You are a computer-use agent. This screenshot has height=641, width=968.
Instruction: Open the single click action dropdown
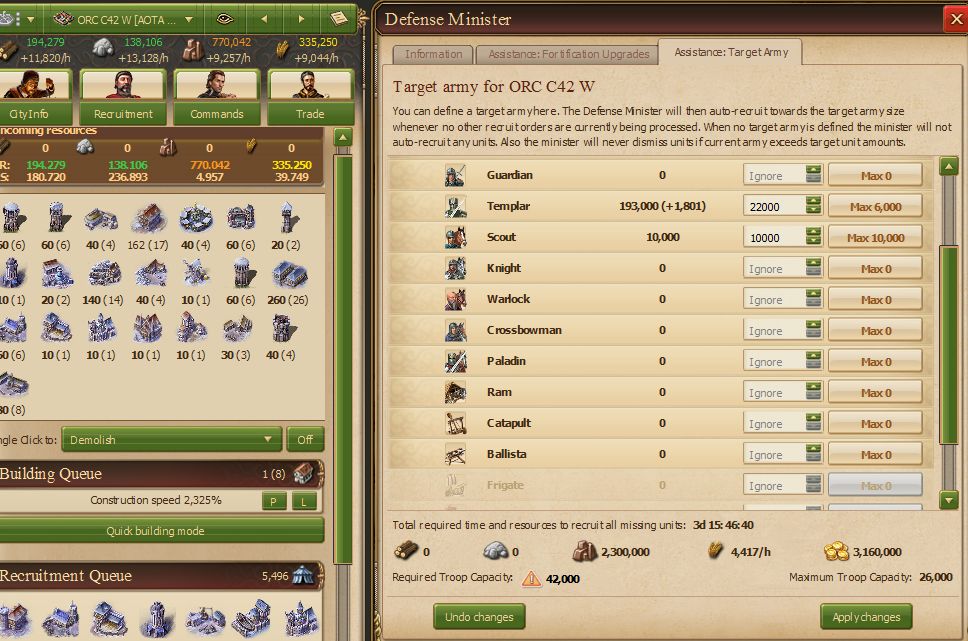tap(172, 439)
